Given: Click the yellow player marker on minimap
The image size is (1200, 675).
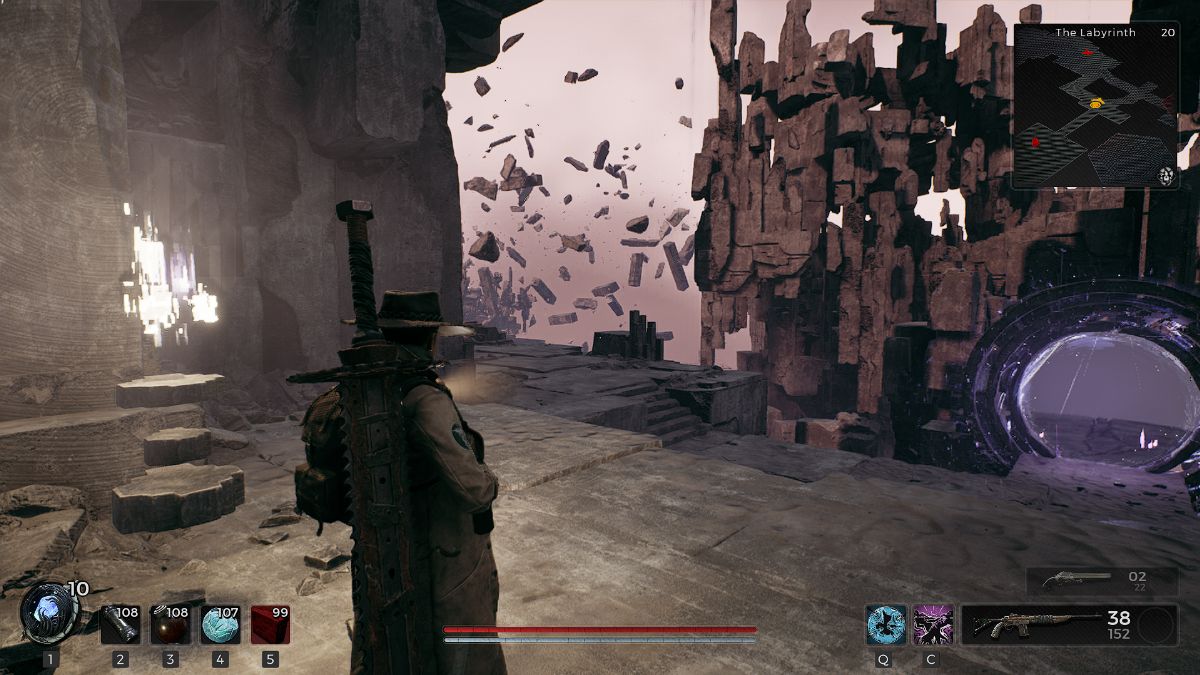Looking at the screenshot, I should click(1096, 102).
